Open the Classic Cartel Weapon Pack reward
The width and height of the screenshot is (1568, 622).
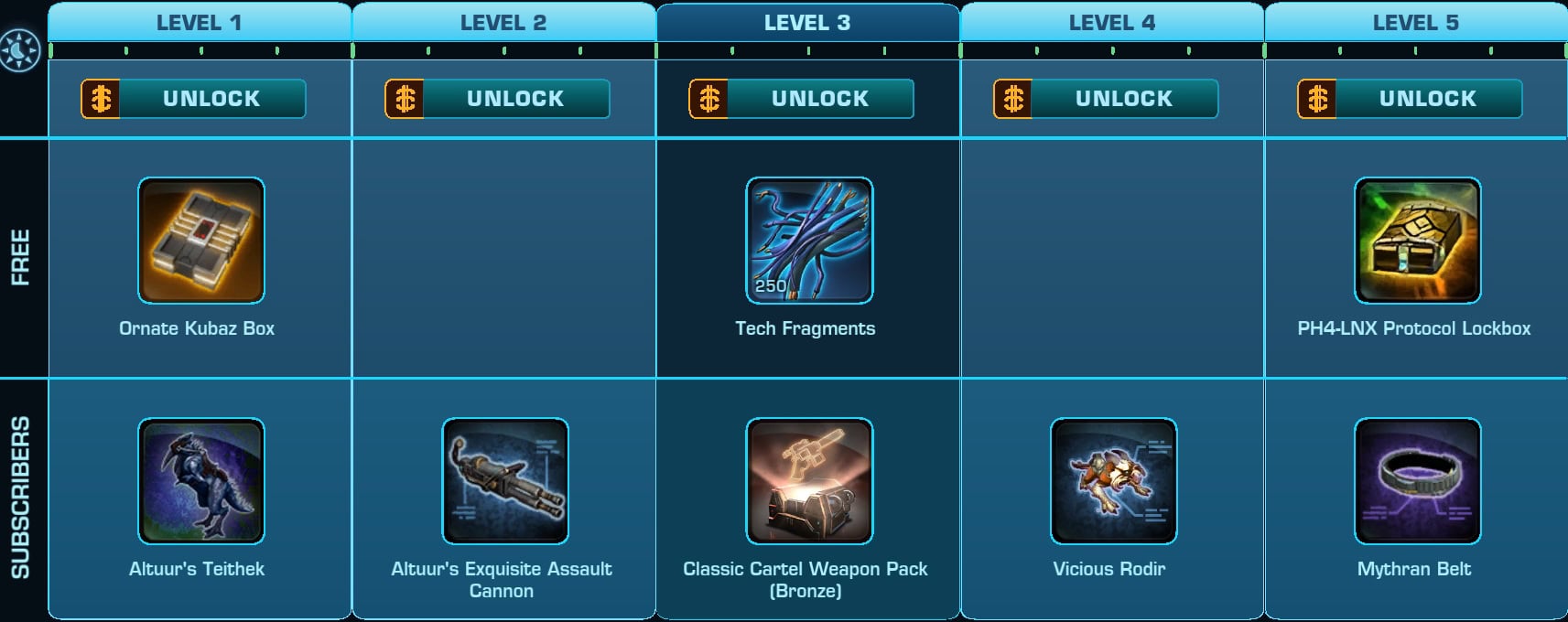pyautogui.click(x=809, y=481)
